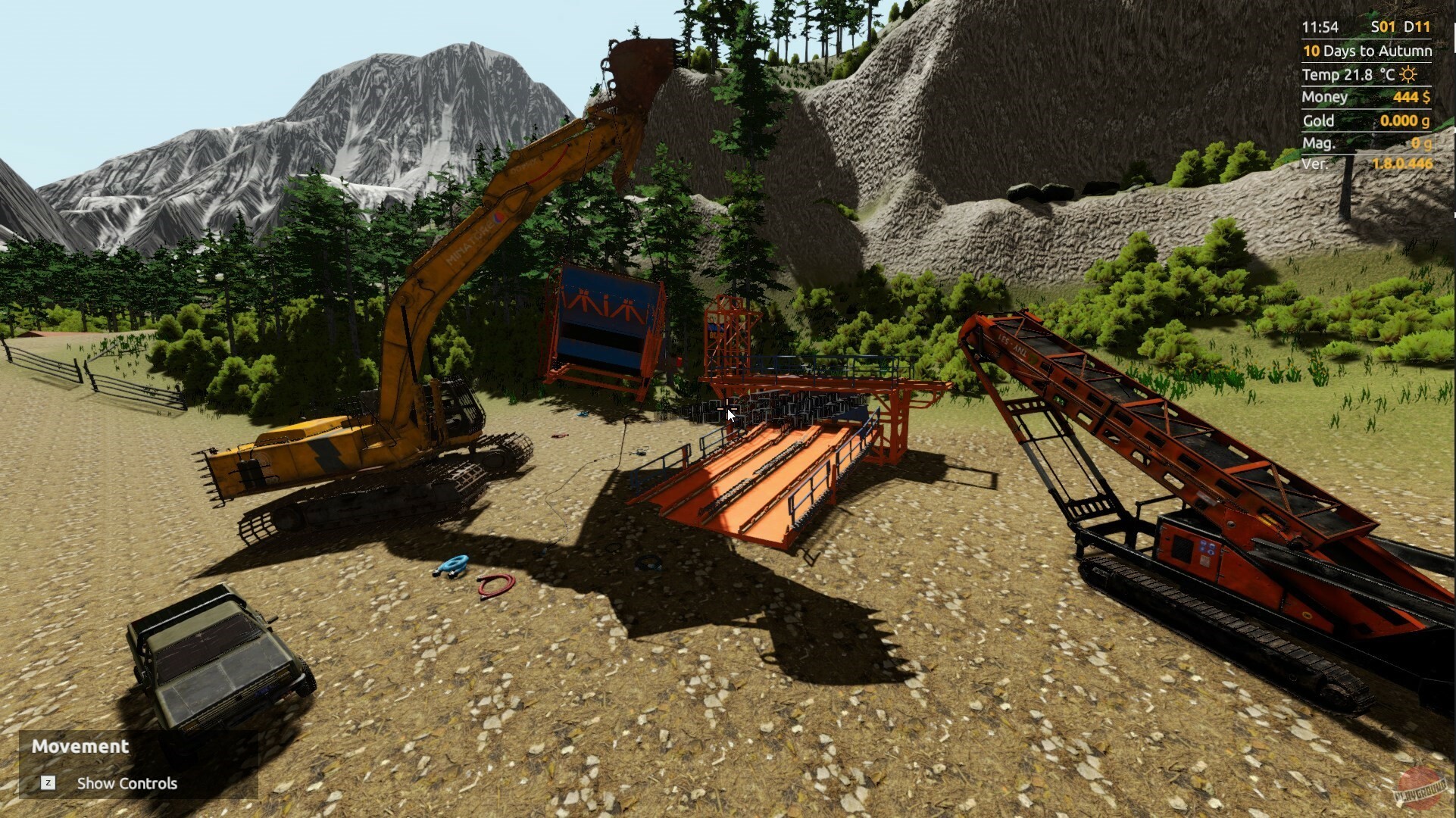Click the clock showing 11:54
Viewport: 1456px width, 818px height.
[x=1320, y=27]
